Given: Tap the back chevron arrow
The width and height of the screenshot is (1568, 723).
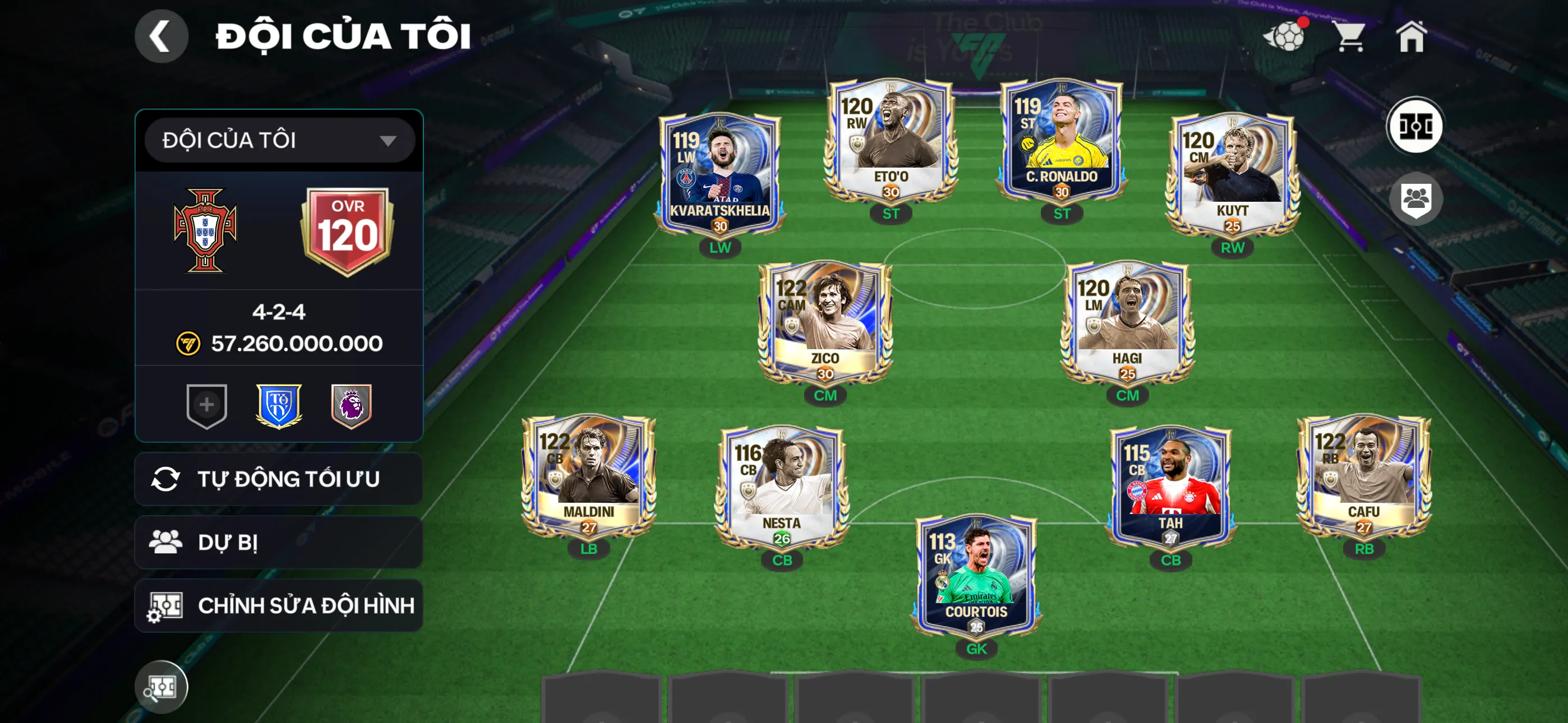Looking at the screenshot, I should pyautogui.click(x=162, y=35).
